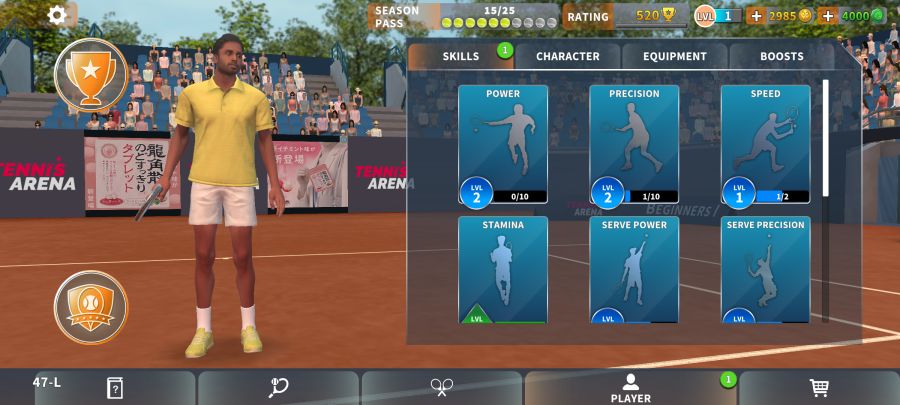Open the gold trophy star badge
The image size is (900, 405).
[x=91, y=73]
